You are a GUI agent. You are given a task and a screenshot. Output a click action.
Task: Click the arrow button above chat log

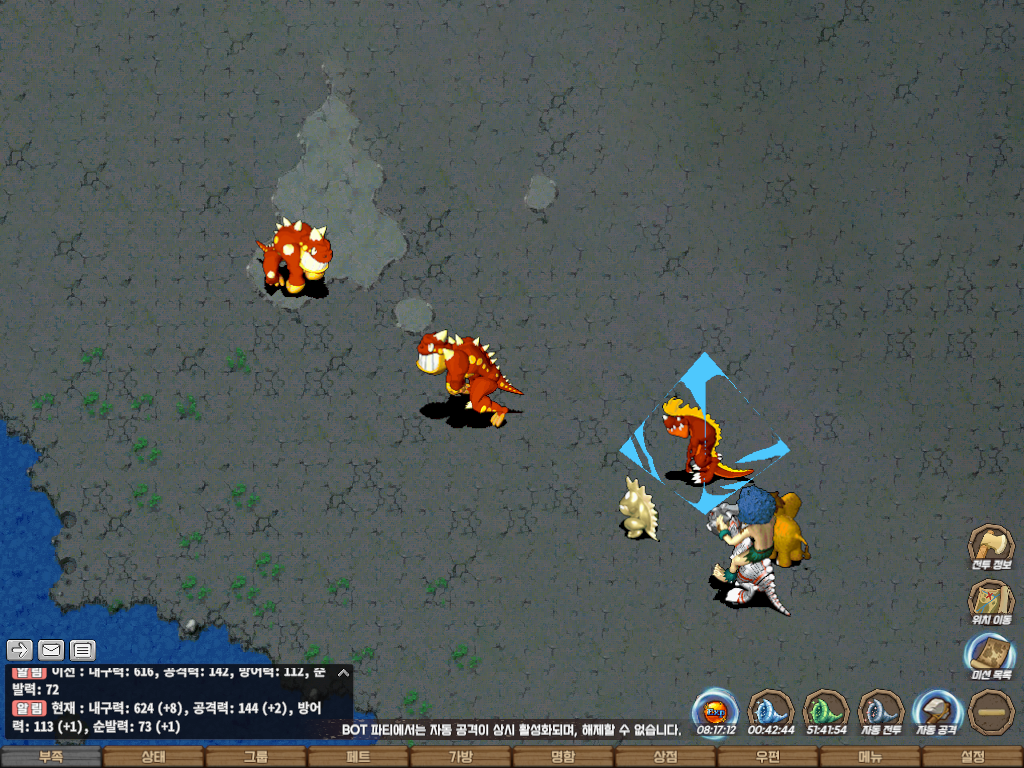[x=20, y=650]
